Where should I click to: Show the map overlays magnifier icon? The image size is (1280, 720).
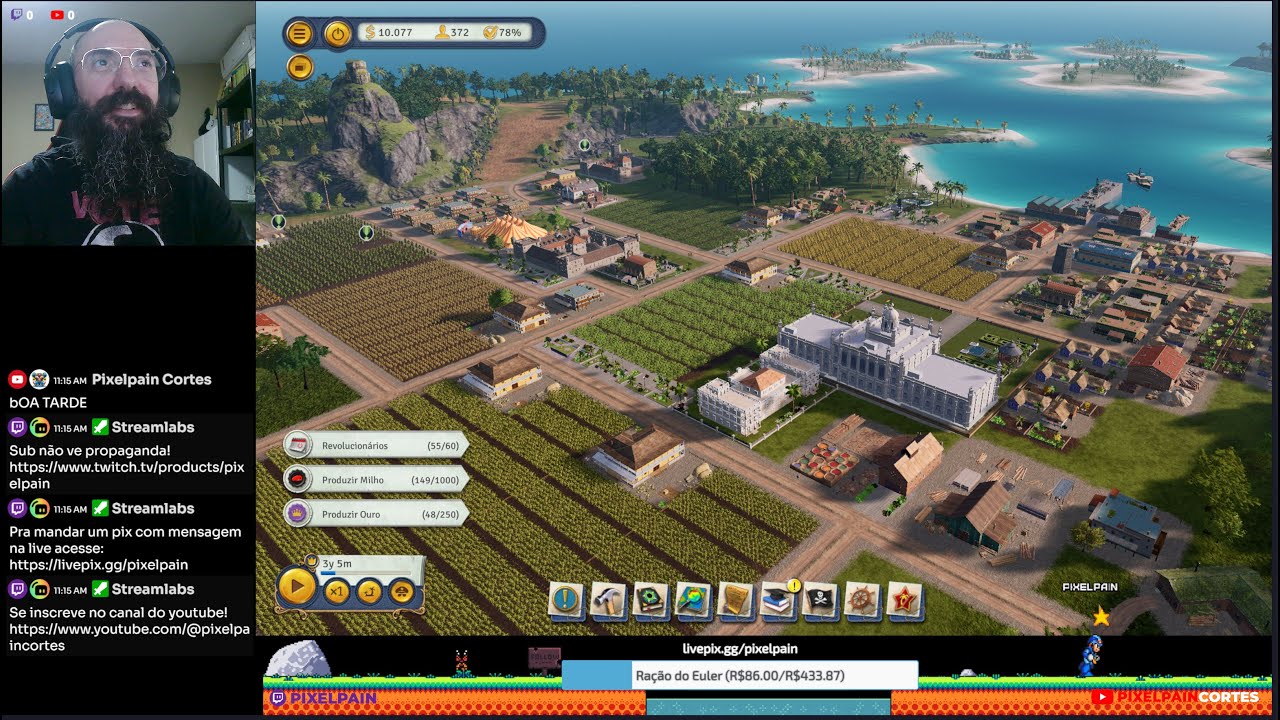pos(693,600)
